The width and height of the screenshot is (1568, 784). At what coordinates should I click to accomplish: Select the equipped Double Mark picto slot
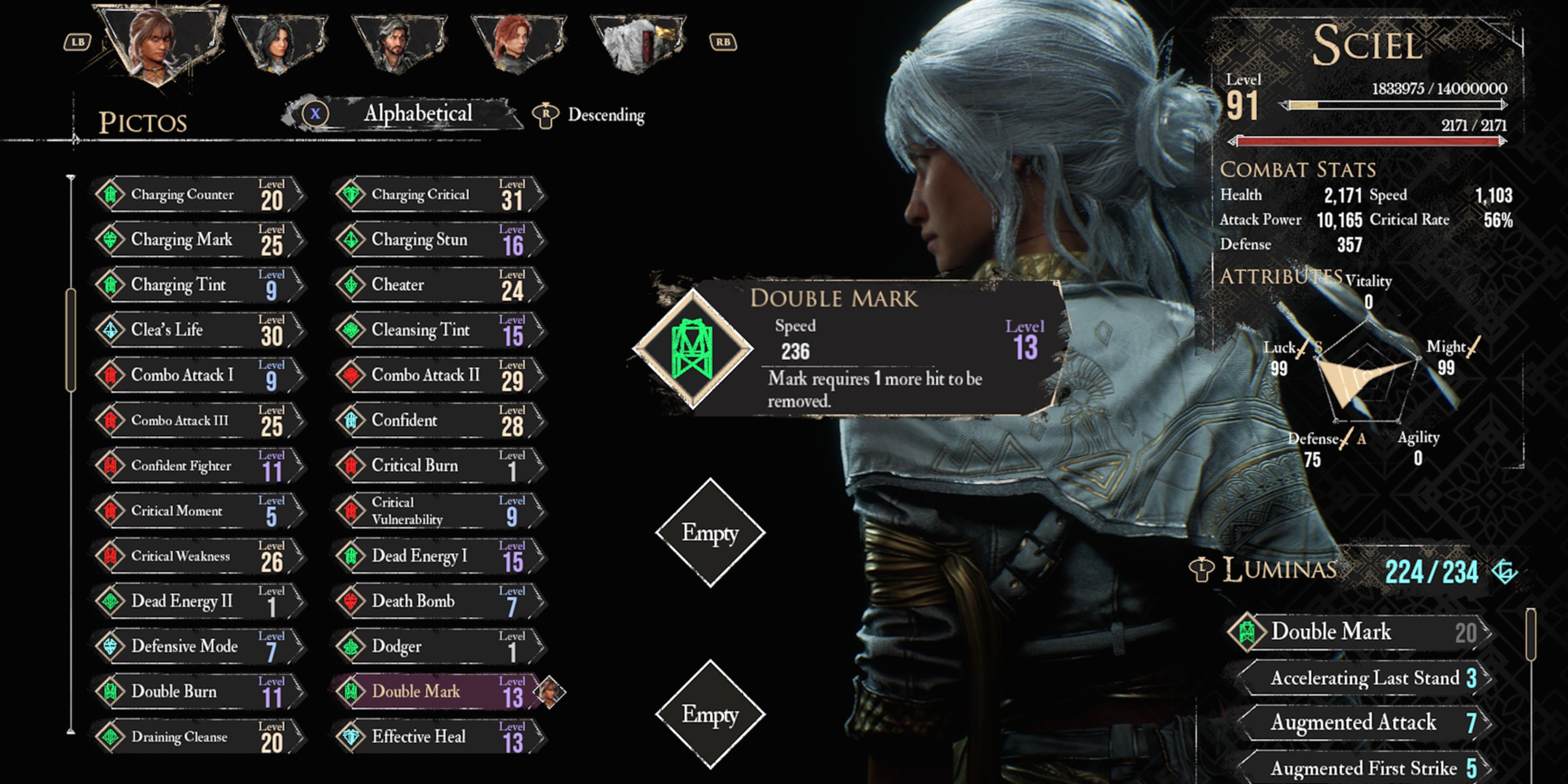click(693, 349)
